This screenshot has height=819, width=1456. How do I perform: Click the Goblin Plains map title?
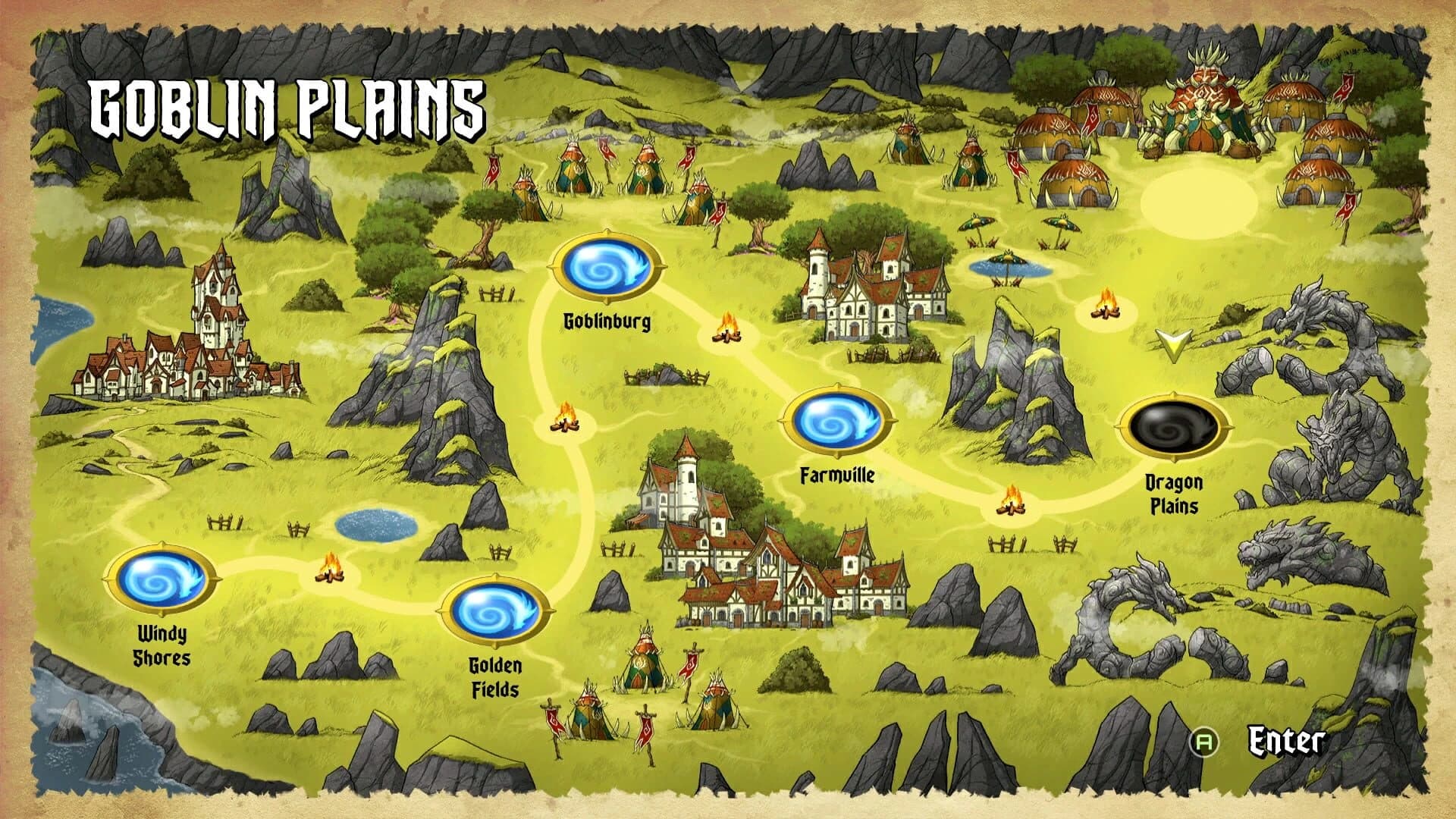(x=287, y=106)
